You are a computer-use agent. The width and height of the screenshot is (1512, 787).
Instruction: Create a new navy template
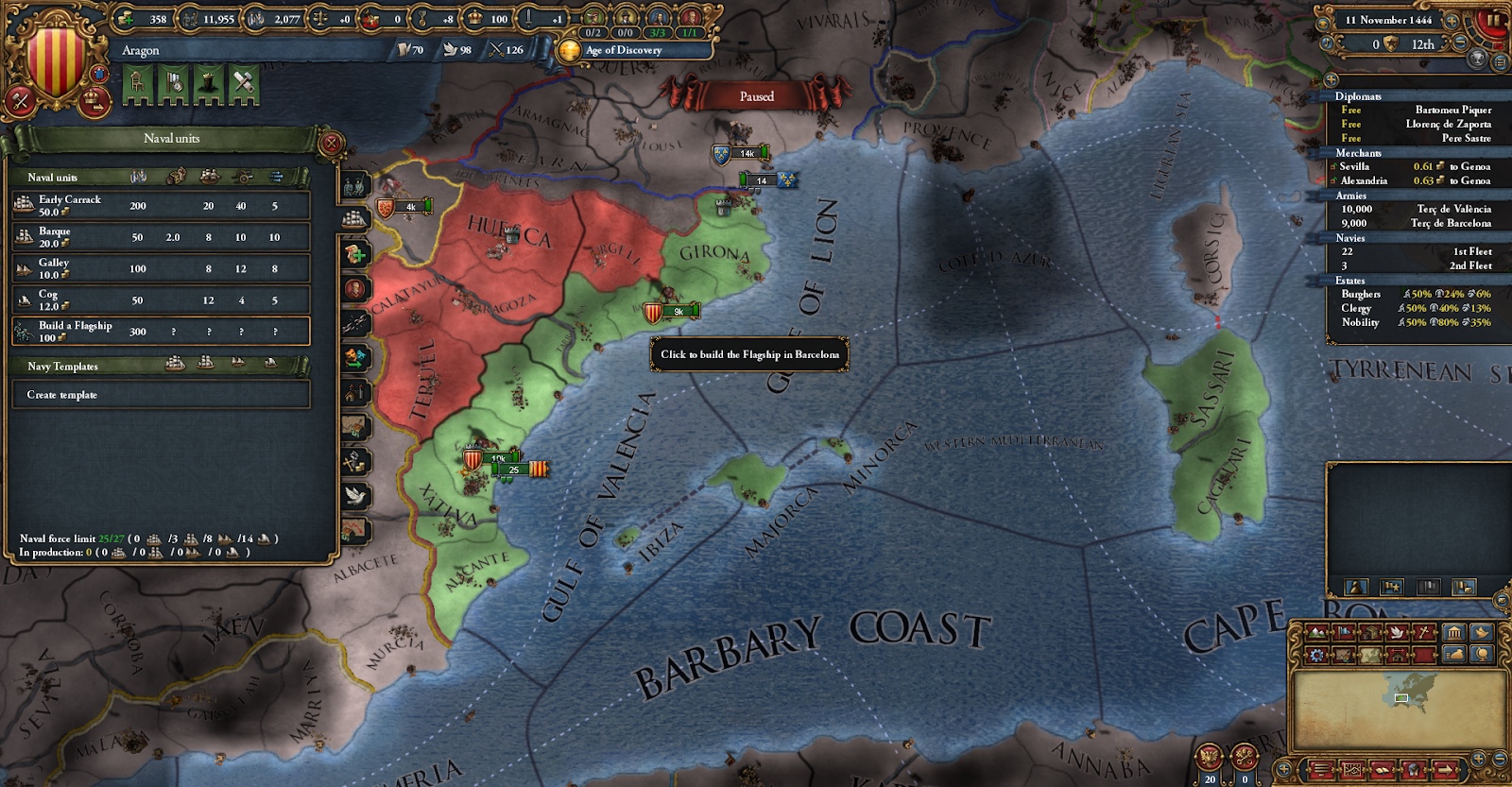pyautogui.click(x=161, y=395)
